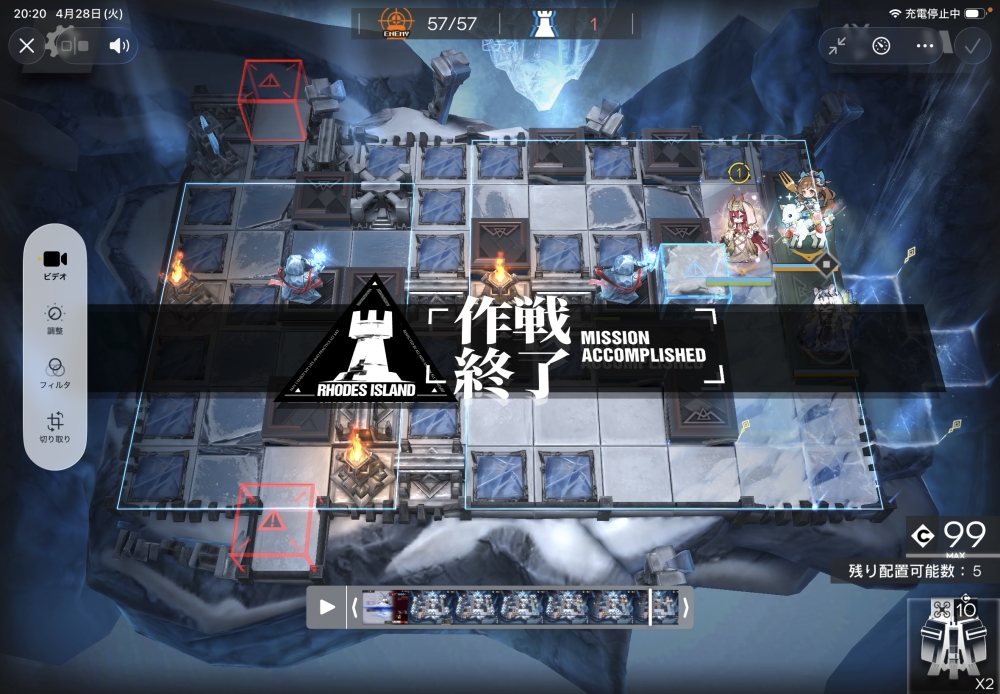Switch to the 調整 adjustment tool

pos(55,319)
